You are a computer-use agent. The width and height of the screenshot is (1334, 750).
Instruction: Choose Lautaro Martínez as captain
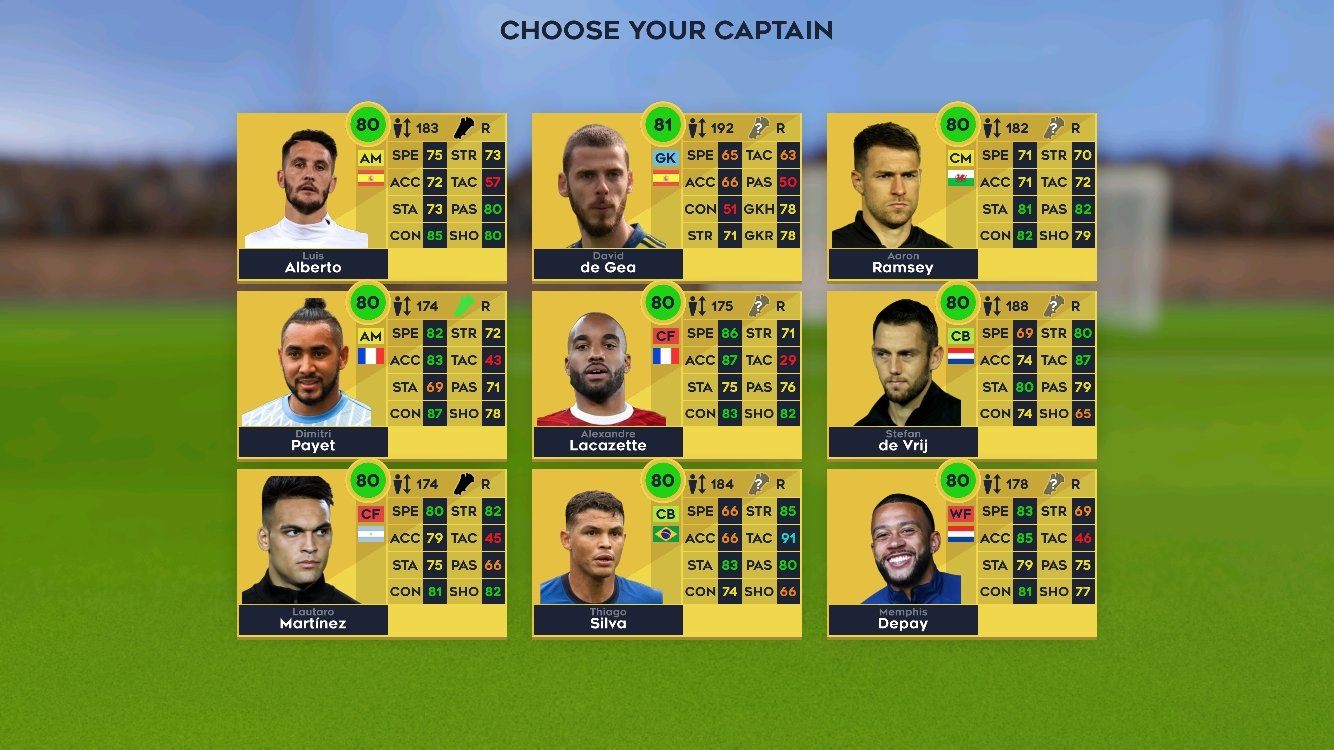(x=371, y=553)
